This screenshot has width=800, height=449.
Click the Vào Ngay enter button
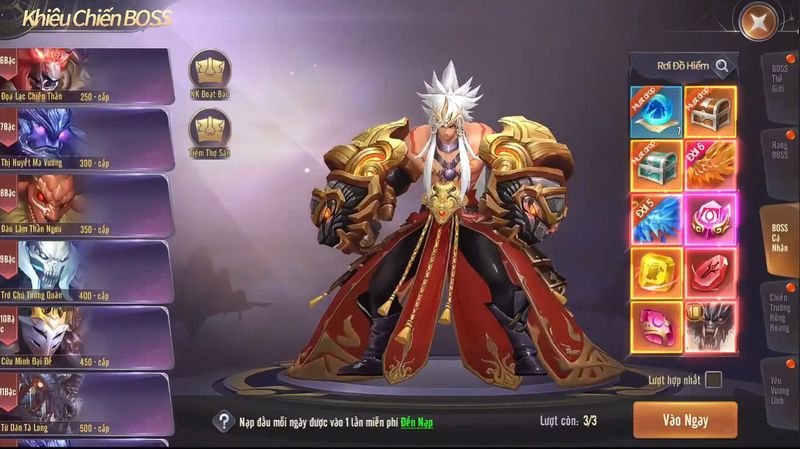click(685, 420)
